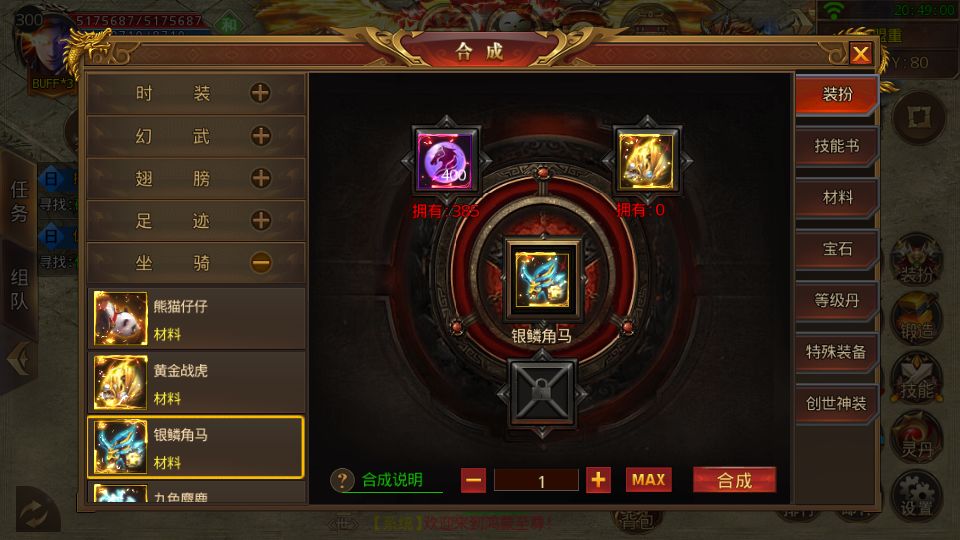Viewport: 960px width, 540px height.
Task: Open the 等级丹 tab
Action: pyautogui.click(x=837, y=300)
